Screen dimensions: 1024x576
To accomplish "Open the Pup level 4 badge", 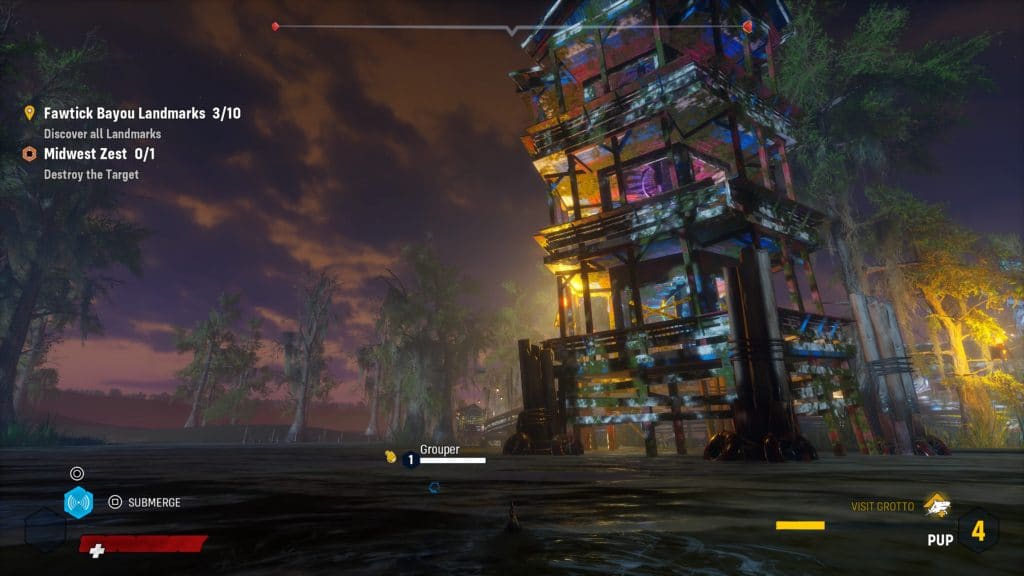I will 977,531.
